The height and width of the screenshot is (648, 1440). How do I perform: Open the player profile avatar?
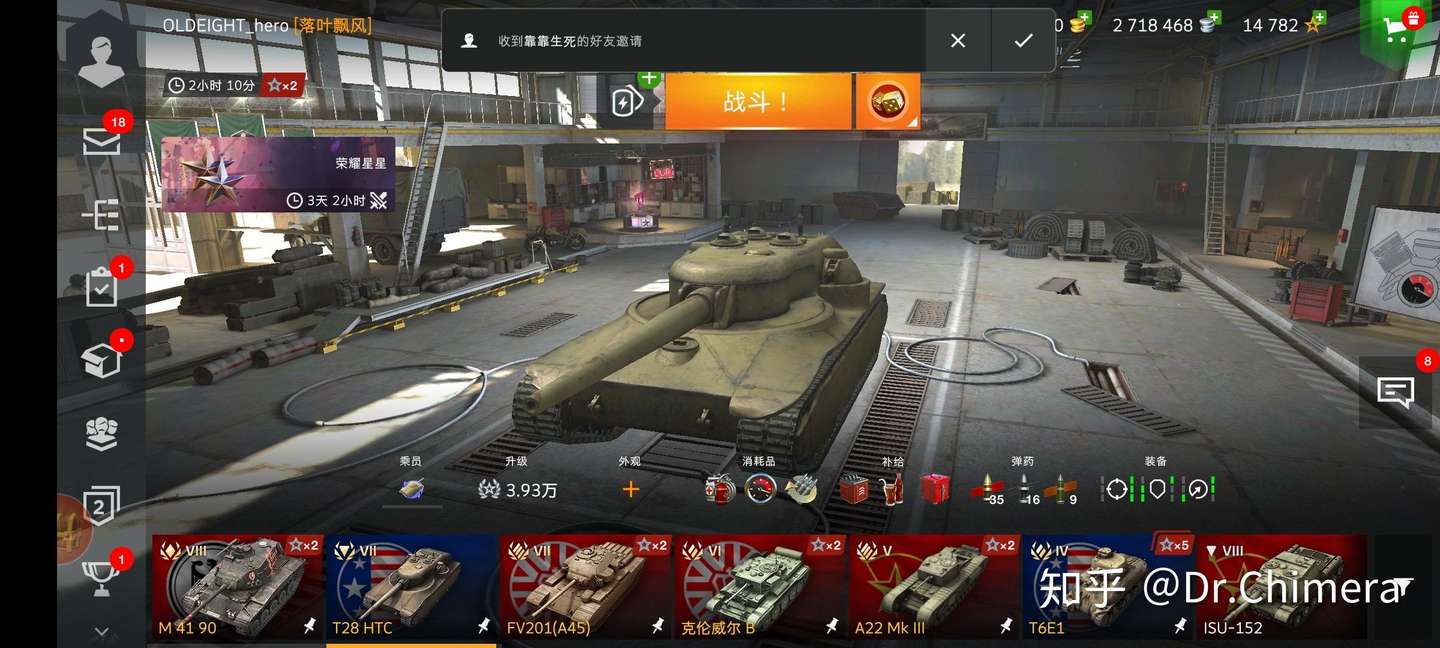(101, 55)
